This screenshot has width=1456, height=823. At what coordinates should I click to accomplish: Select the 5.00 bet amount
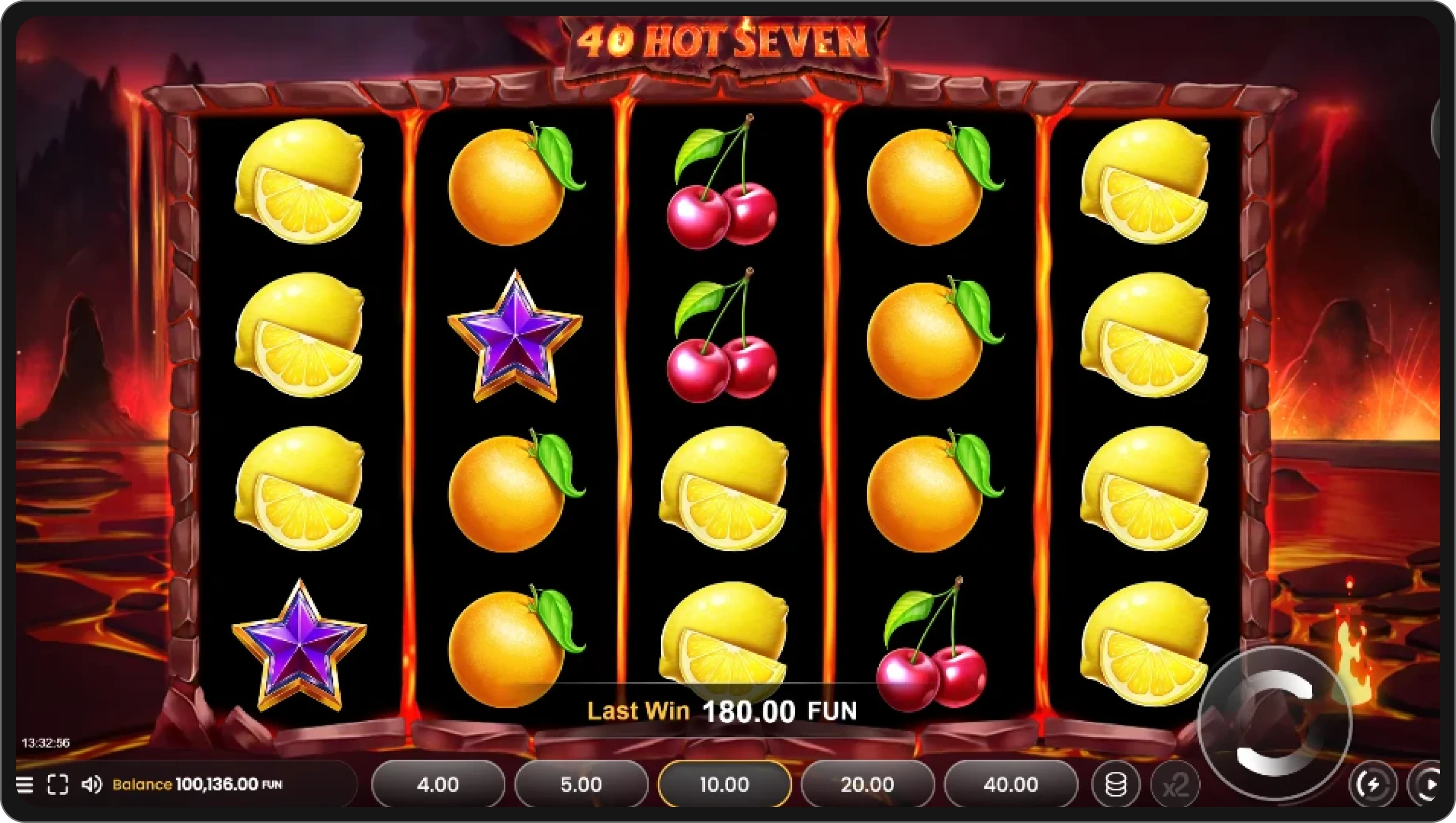580,784
